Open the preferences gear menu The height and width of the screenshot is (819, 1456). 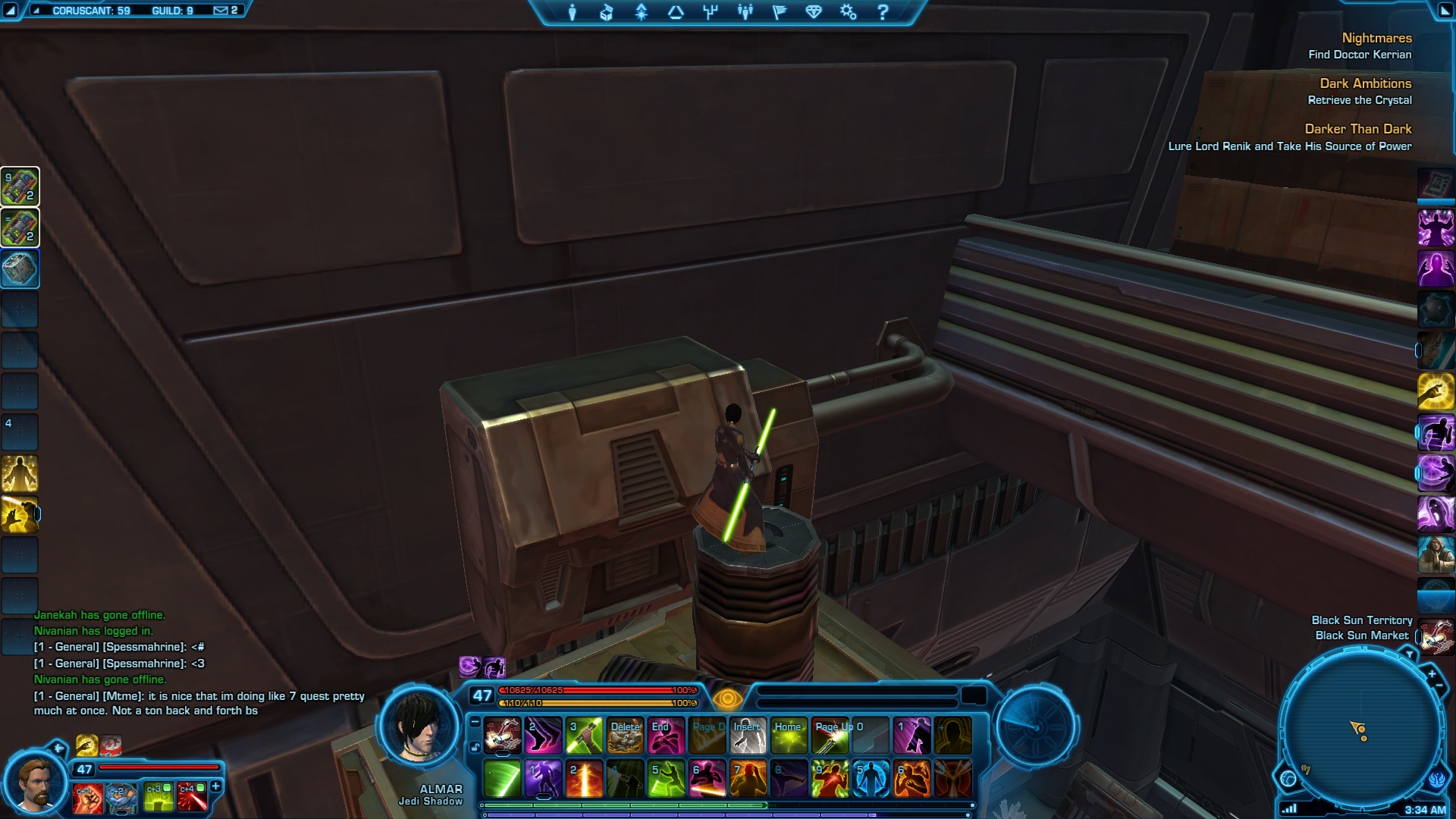click(848, 12)
